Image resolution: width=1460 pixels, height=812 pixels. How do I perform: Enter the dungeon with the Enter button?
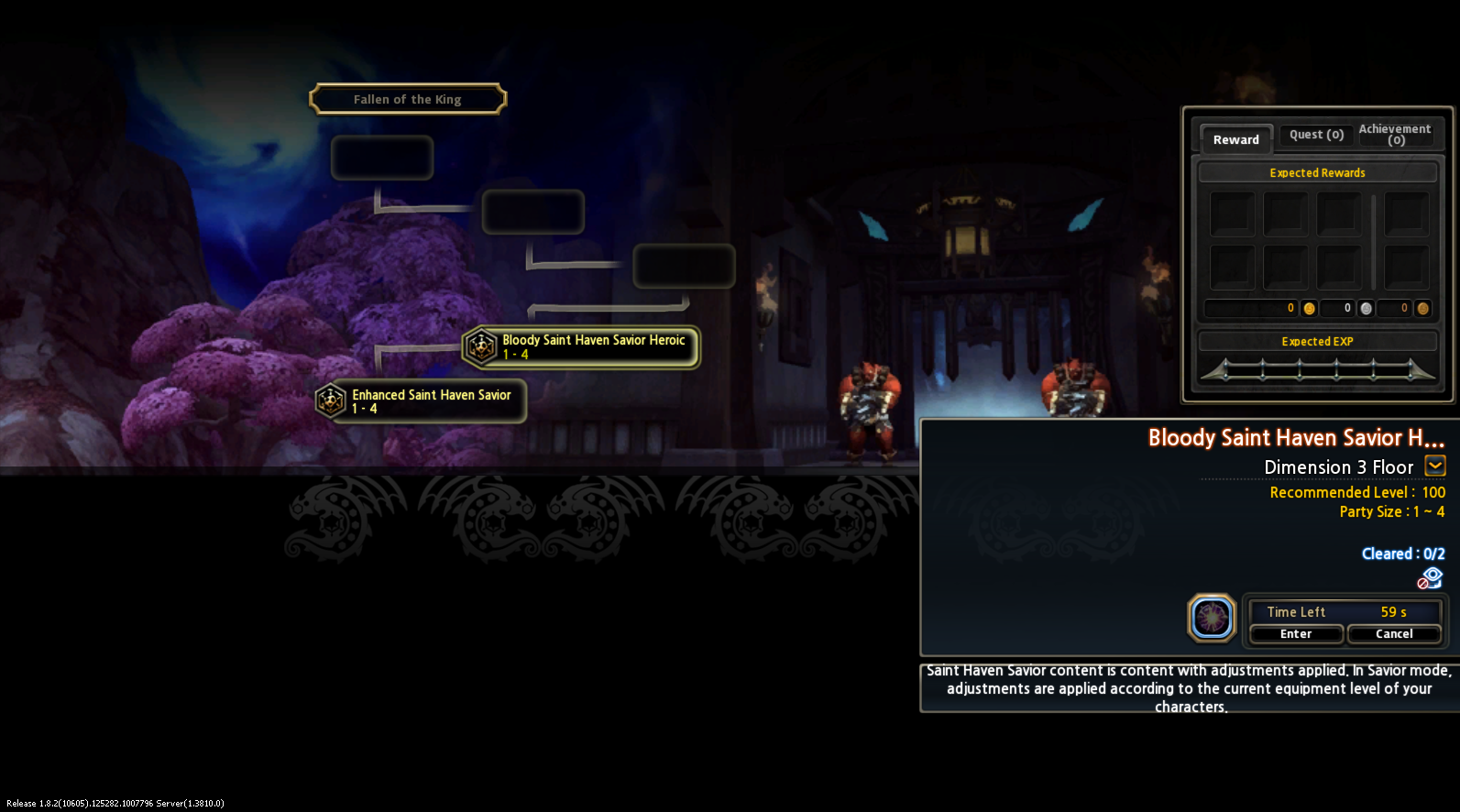[x=1296, y=634]
